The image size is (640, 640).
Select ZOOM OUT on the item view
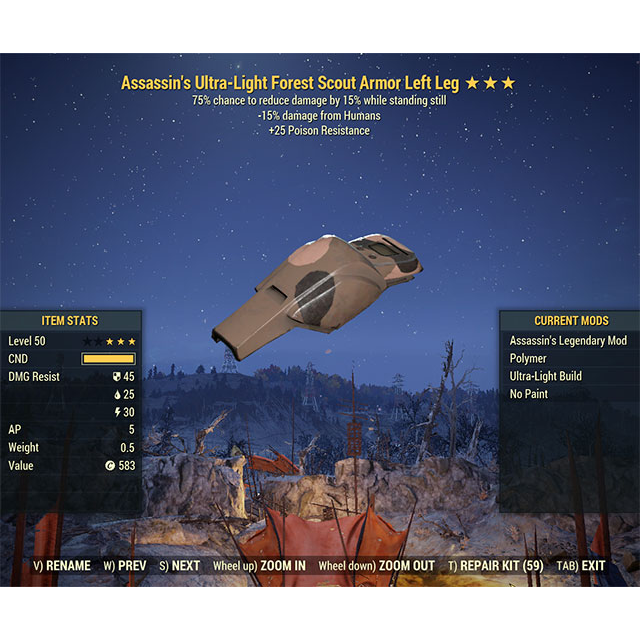point(377,566)
